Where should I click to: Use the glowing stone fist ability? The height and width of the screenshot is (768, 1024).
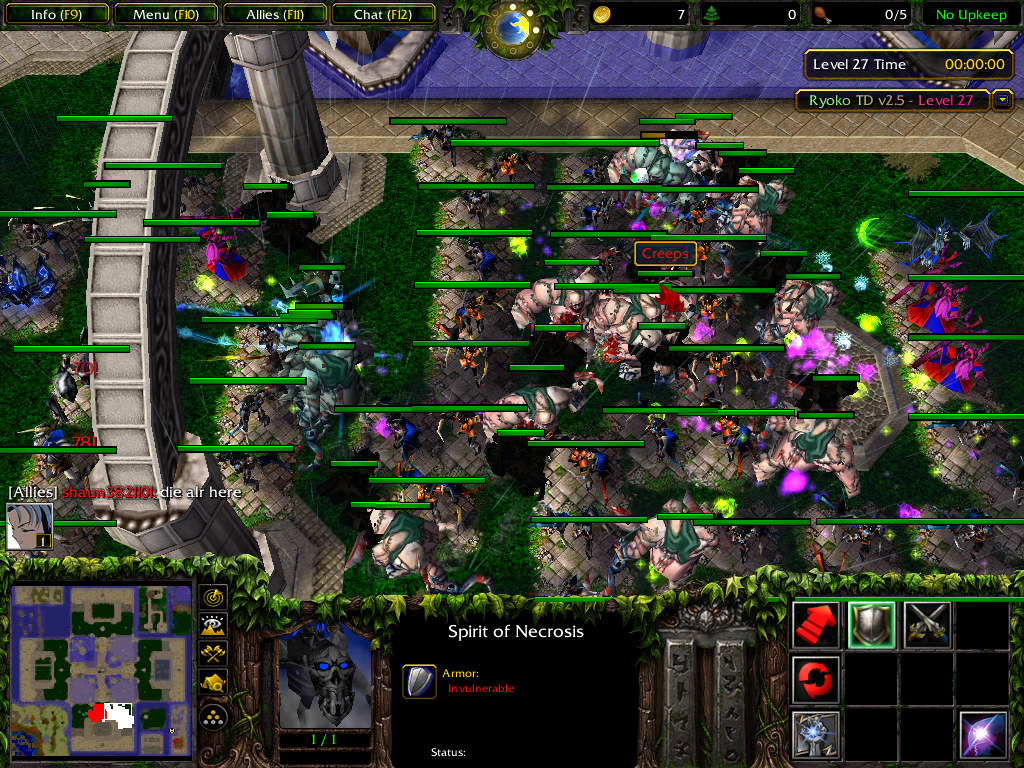pos(815,734)
